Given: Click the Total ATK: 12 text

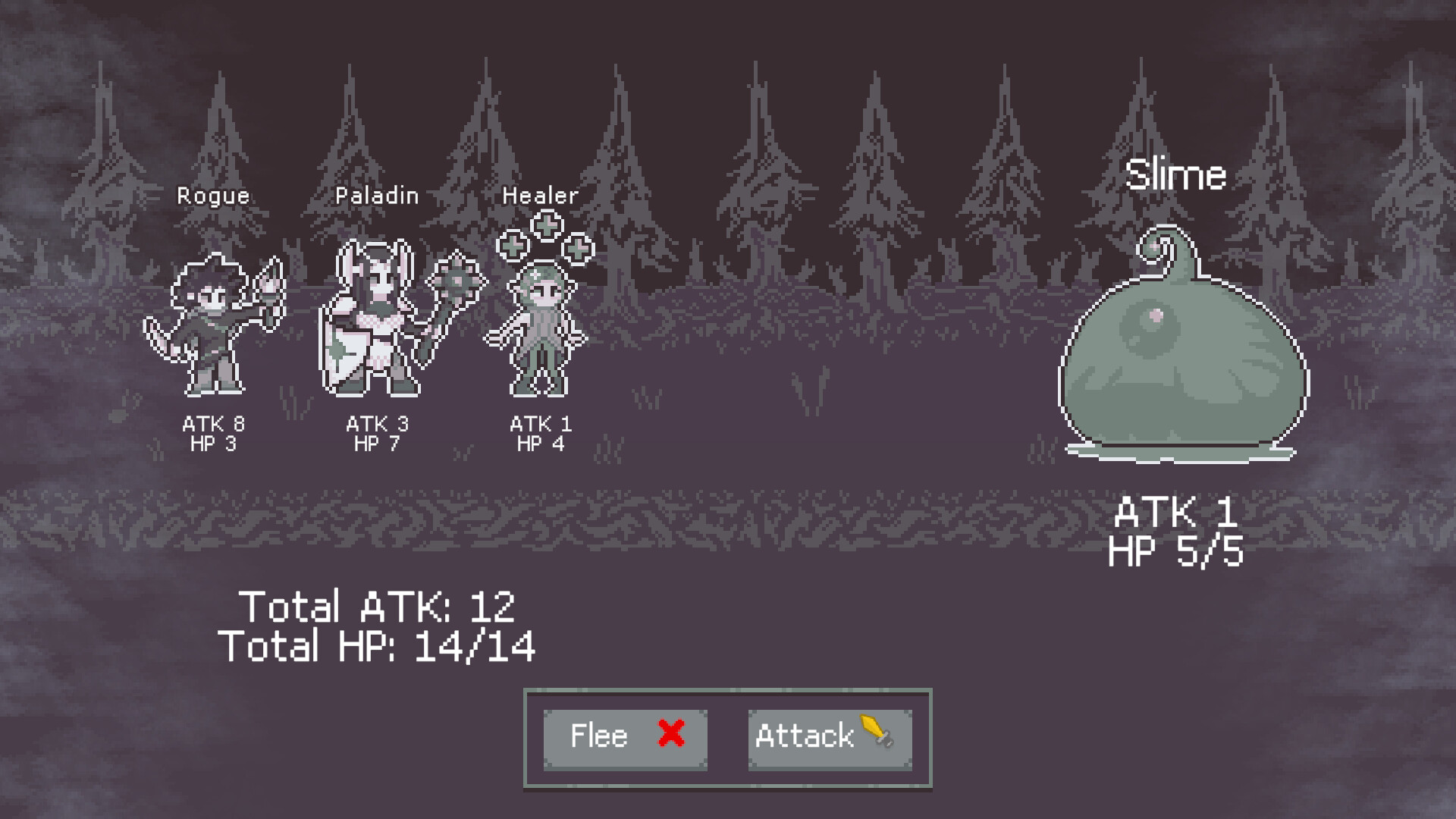Looking at the screenshot, I should (378, 604).
